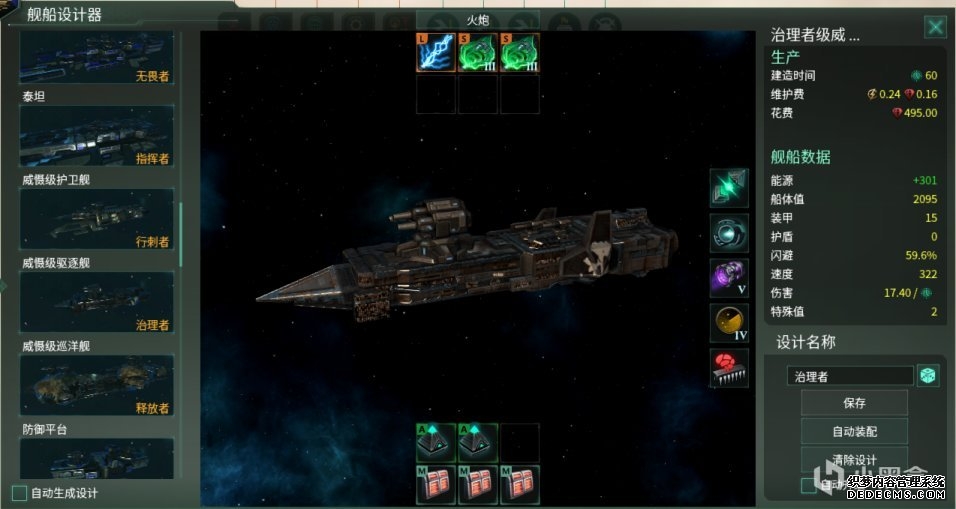Select the 治理者 destroyer design in list
The image size is (956, 509).
tap(96, 301)
